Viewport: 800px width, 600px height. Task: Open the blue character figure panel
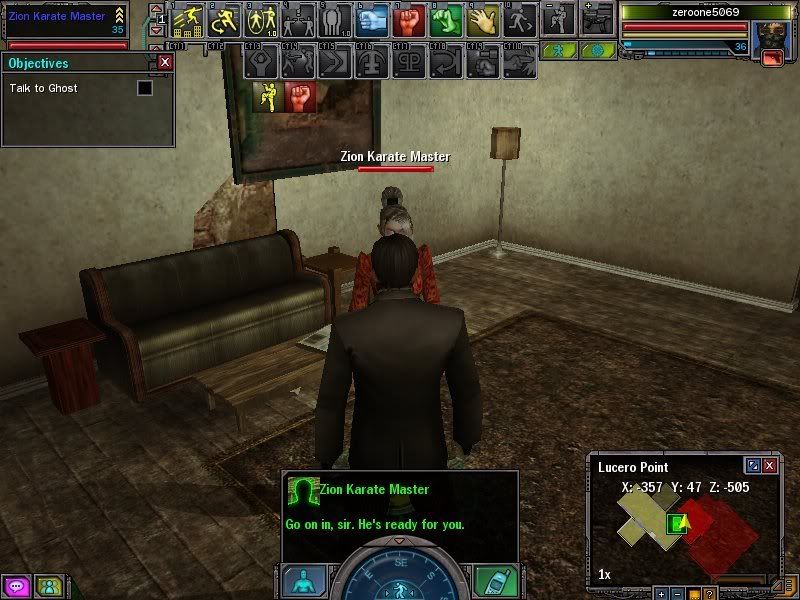pos(304,581)
